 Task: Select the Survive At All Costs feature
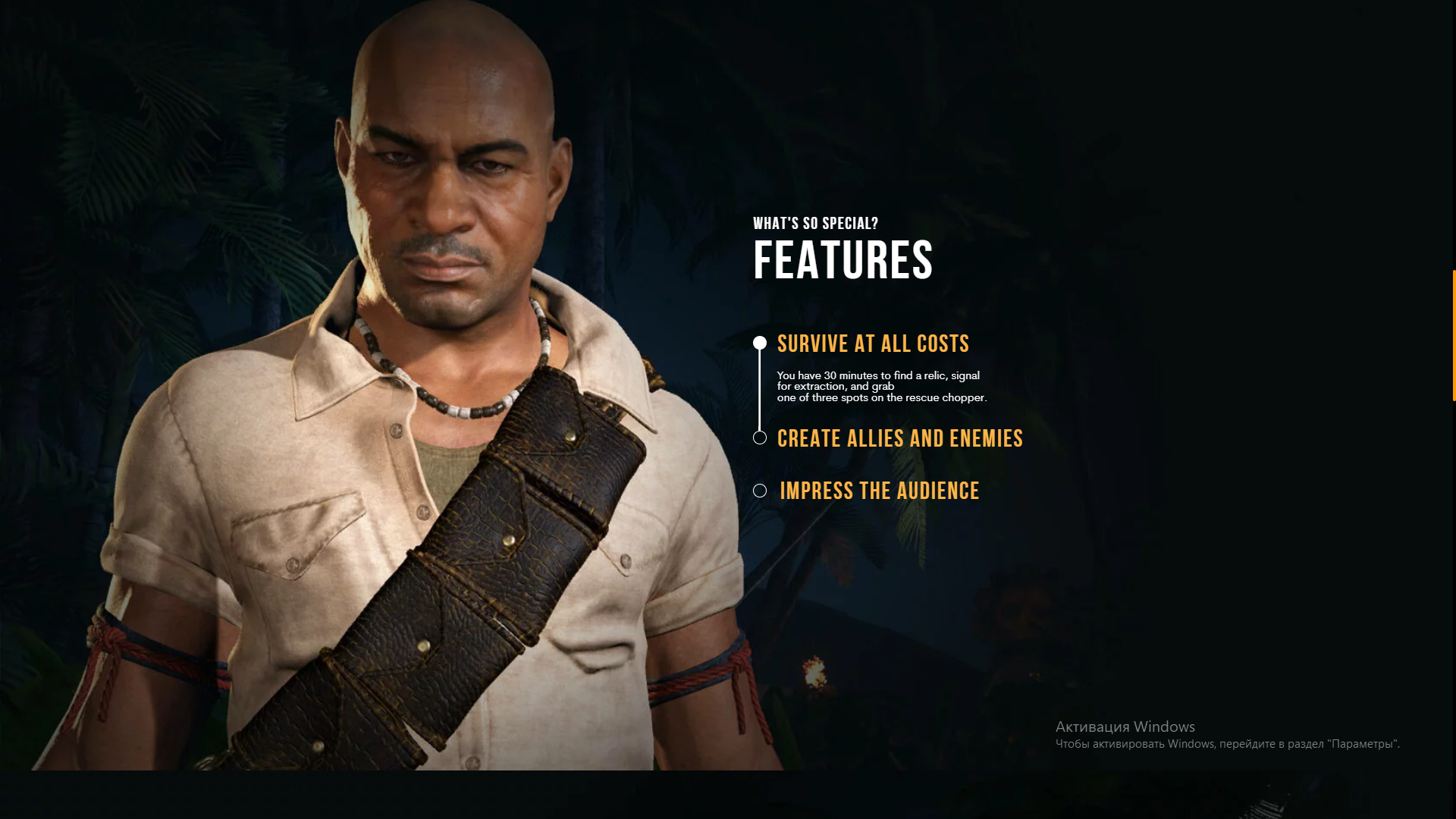click(873, 344)
